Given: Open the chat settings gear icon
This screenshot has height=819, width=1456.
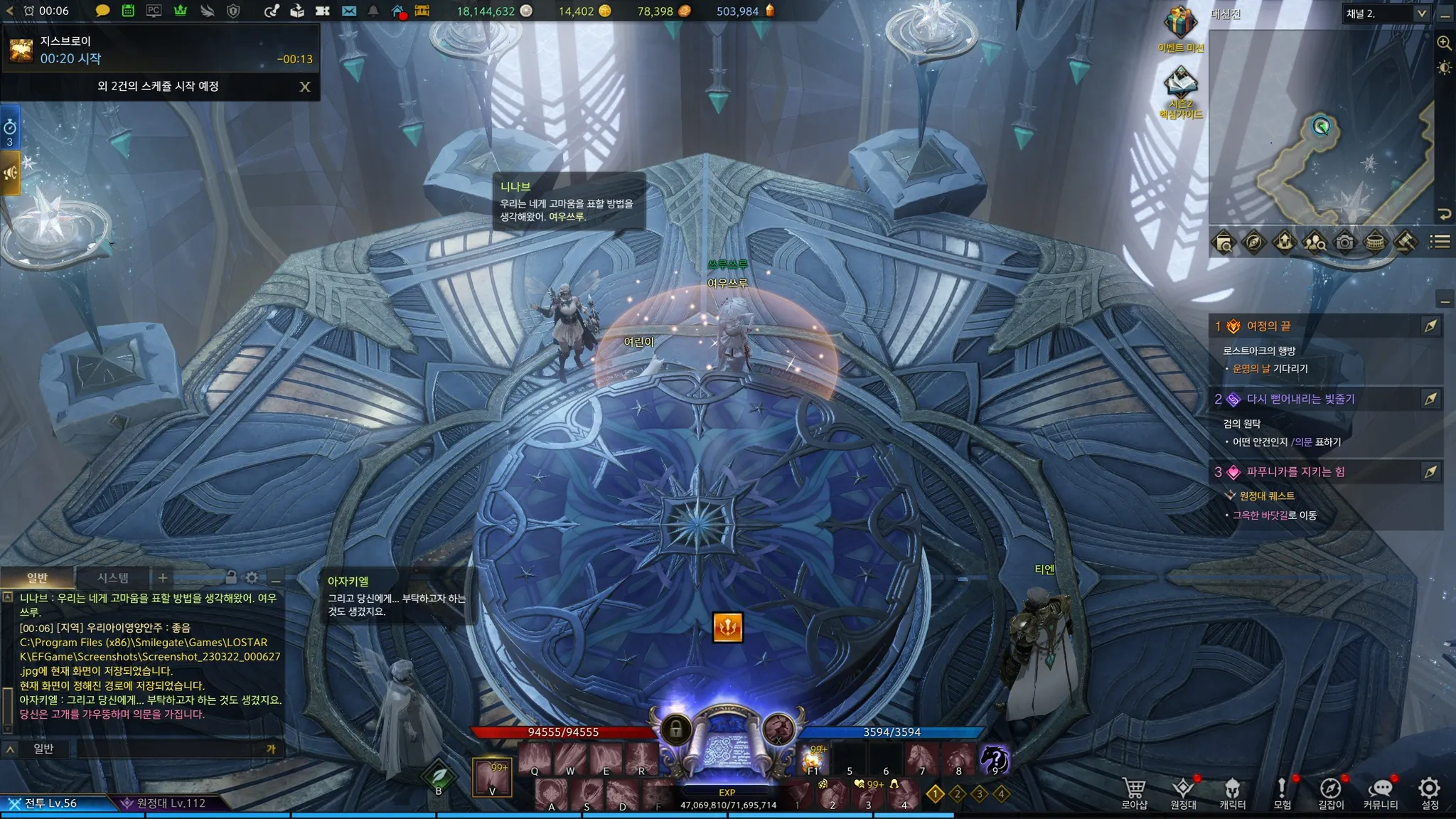Looking at the screenshot, I should (x=252, y=578).
